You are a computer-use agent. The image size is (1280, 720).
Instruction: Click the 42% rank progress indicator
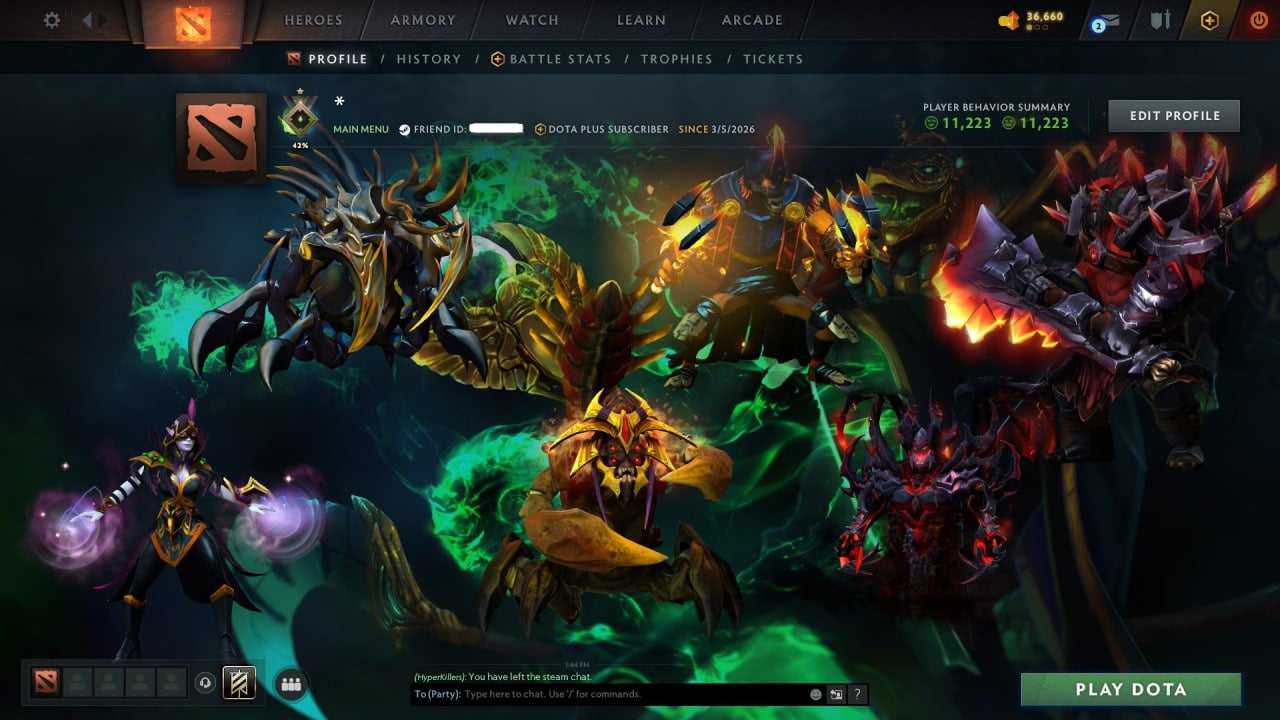299,144
